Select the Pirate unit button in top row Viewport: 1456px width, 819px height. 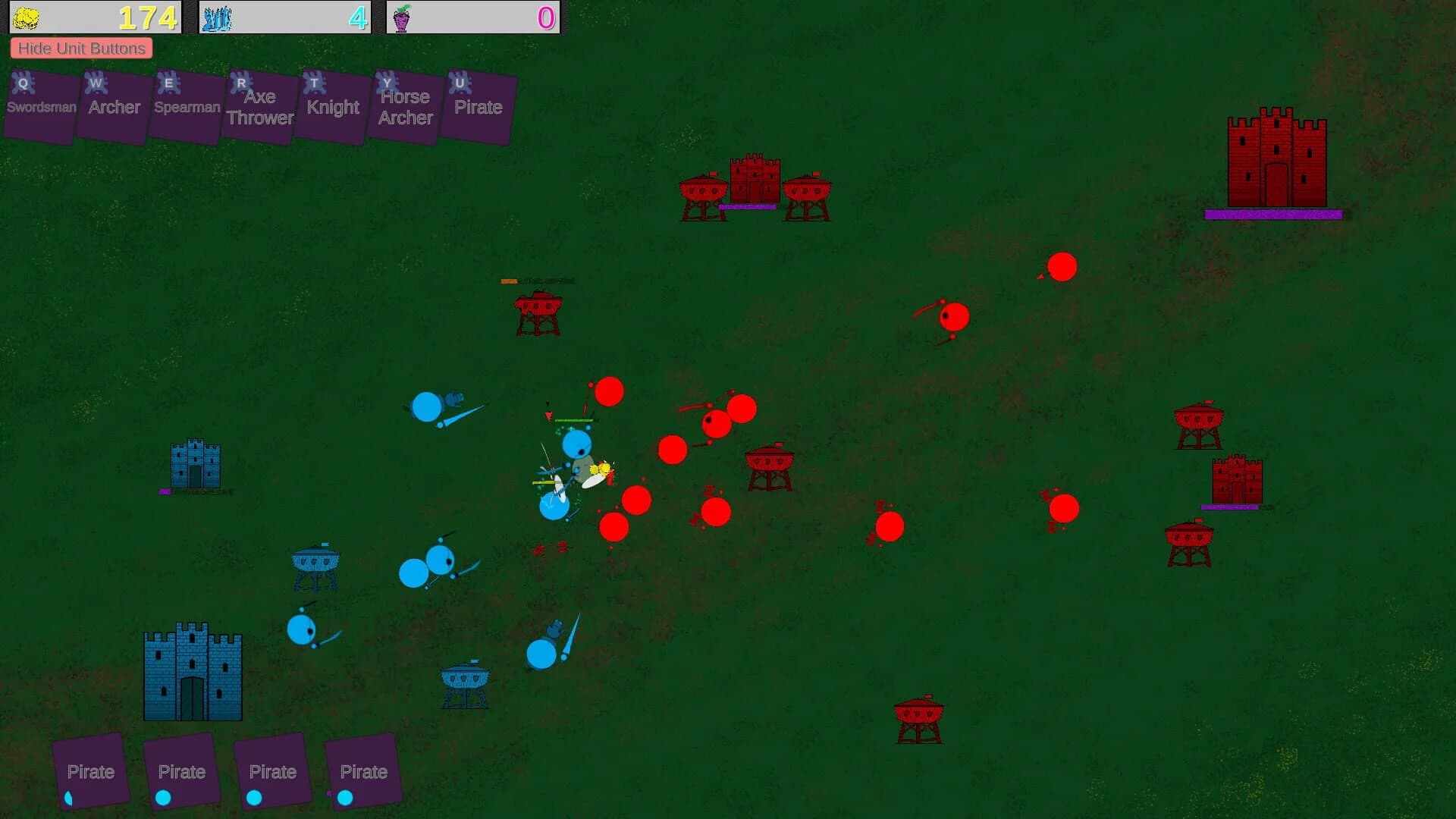[x=477, y=106]
